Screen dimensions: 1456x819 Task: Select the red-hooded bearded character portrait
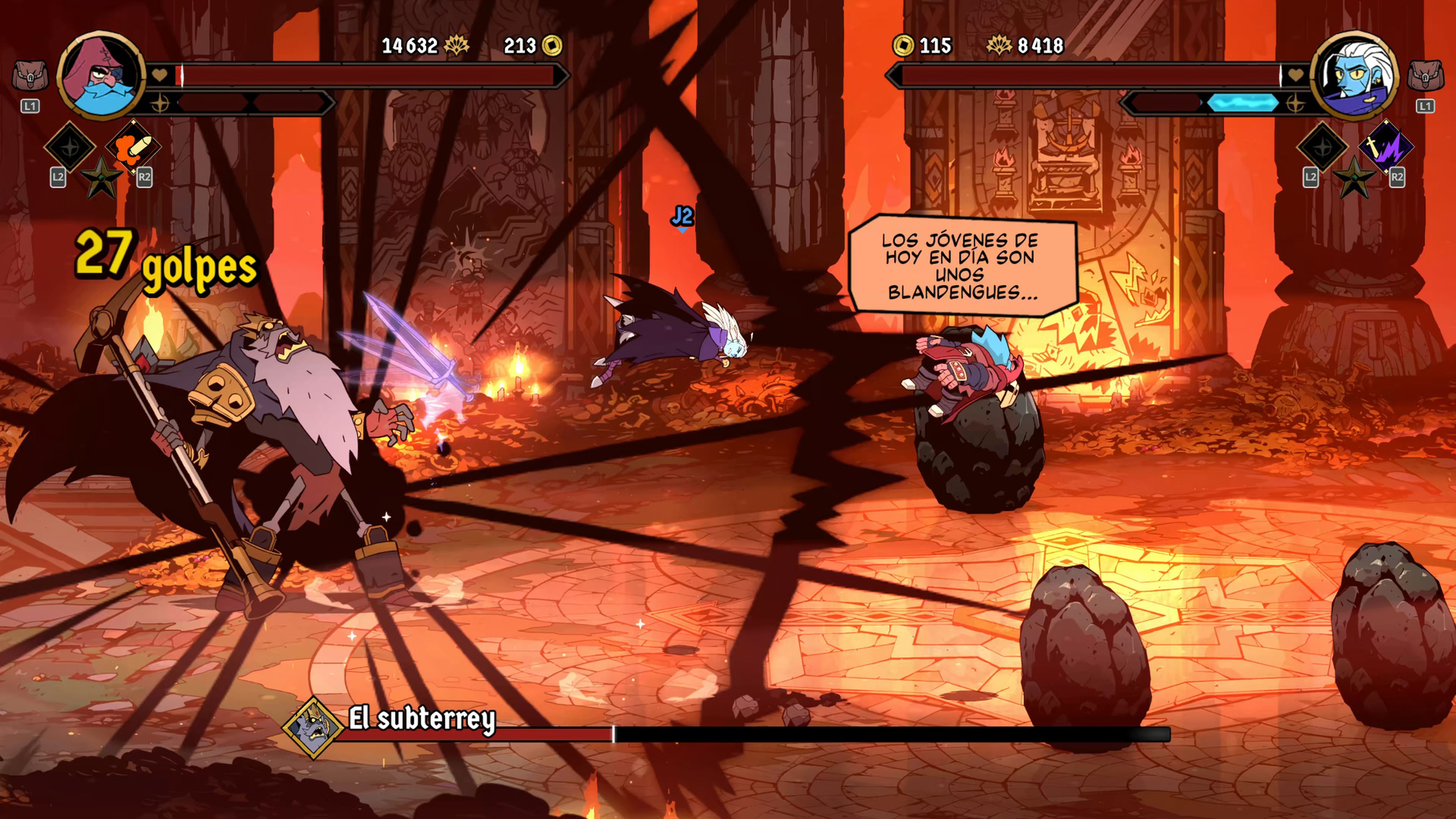pos(101,75)
